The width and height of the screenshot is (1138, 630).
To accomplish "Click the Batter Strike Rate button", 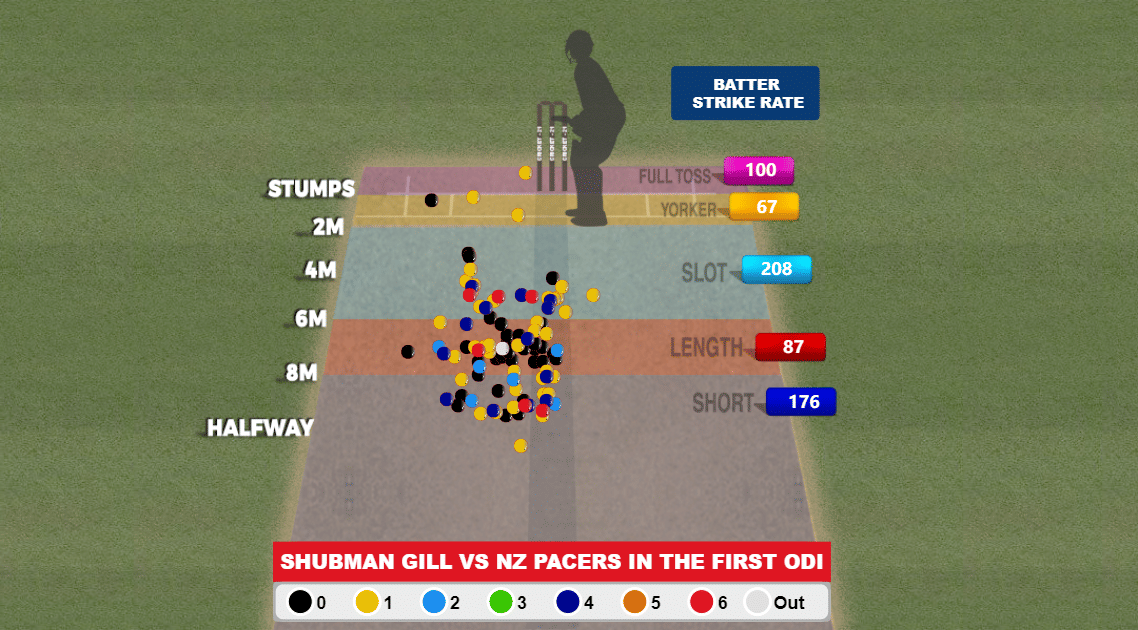I will pyautogui.click(x=745, y=93).
